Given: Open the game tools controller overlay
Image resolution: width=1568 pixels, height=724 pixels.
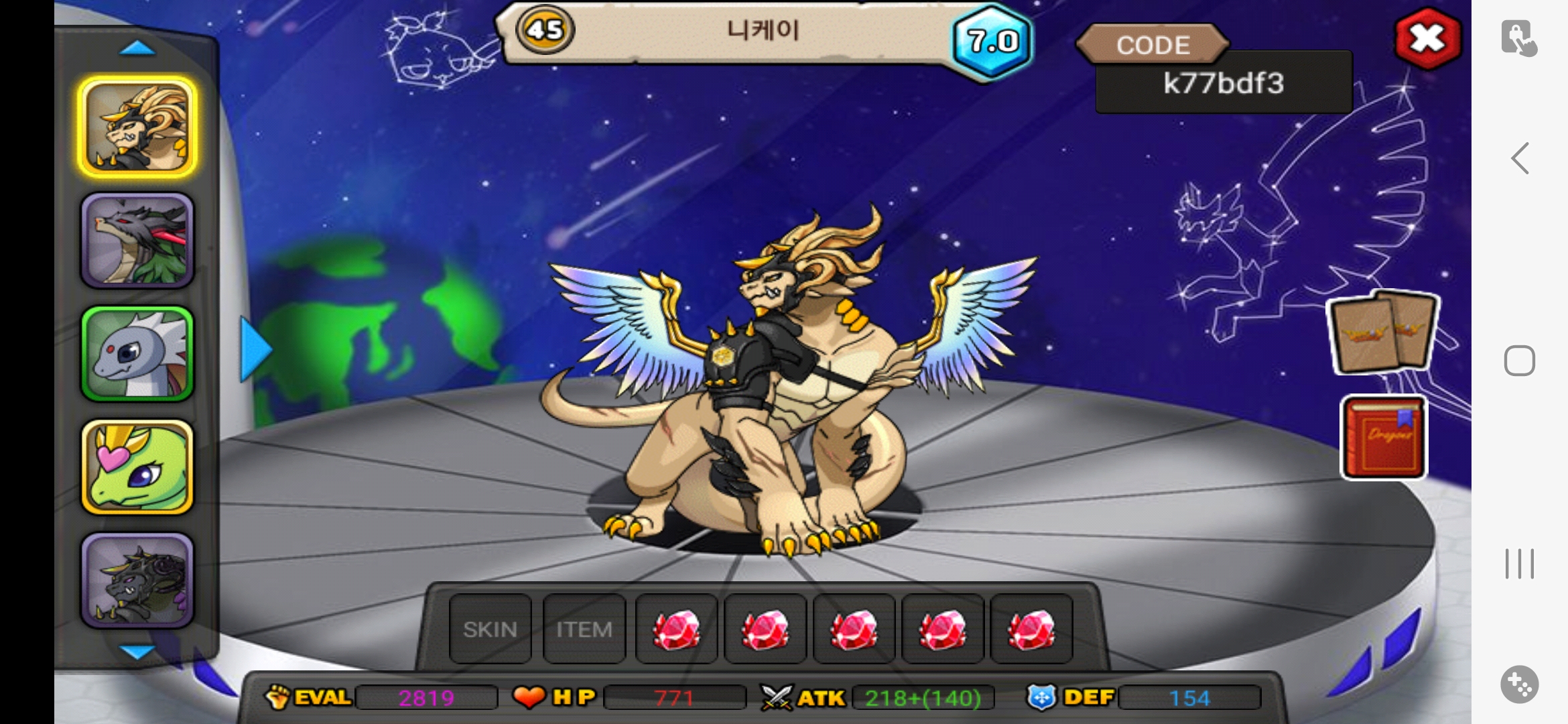Looking at the screenshot, I should pyautogui.click(x=1519, y=684).
